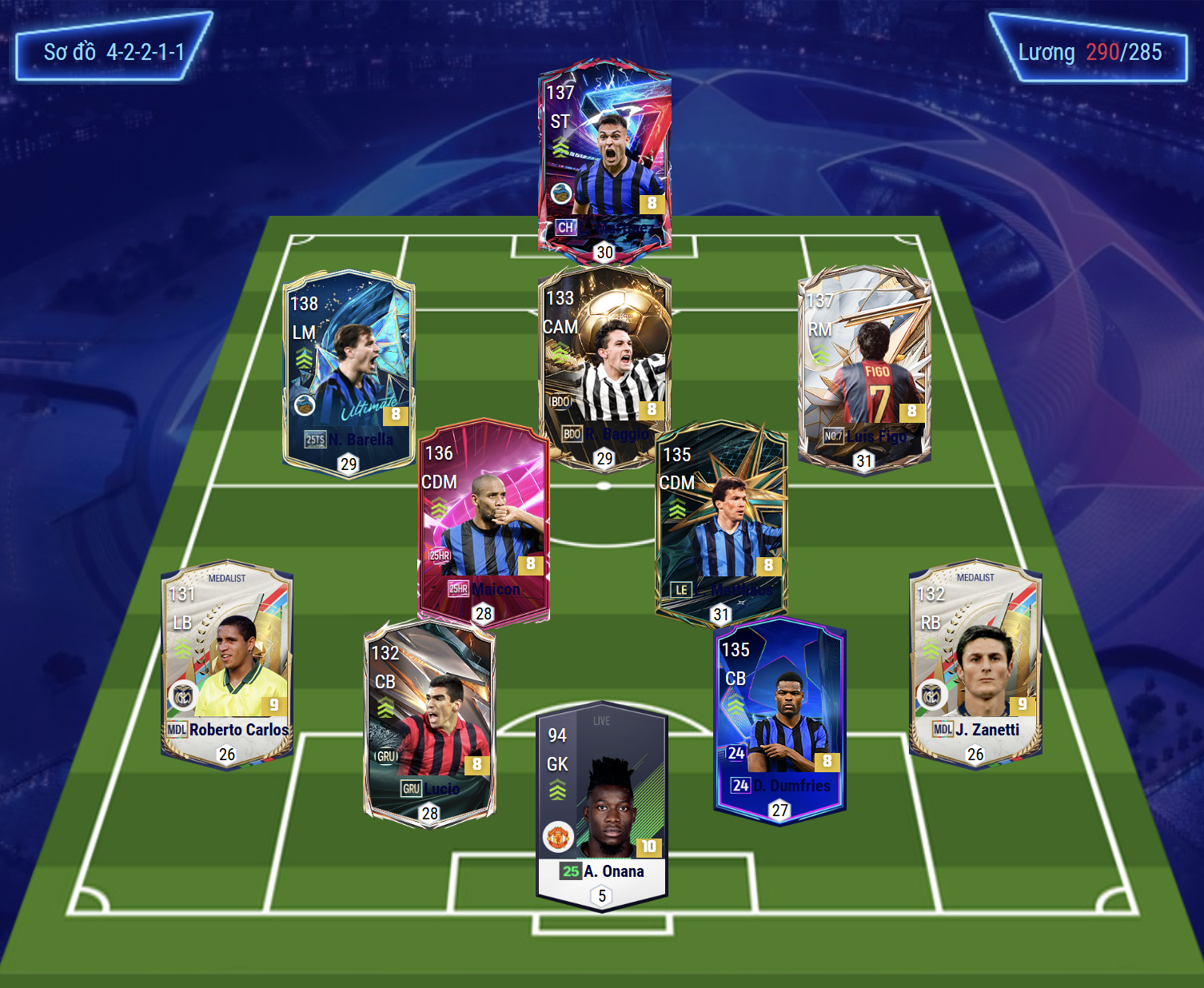Select the Maicon CDM card
The image size is (1204, 988).
tap(483, 520)
